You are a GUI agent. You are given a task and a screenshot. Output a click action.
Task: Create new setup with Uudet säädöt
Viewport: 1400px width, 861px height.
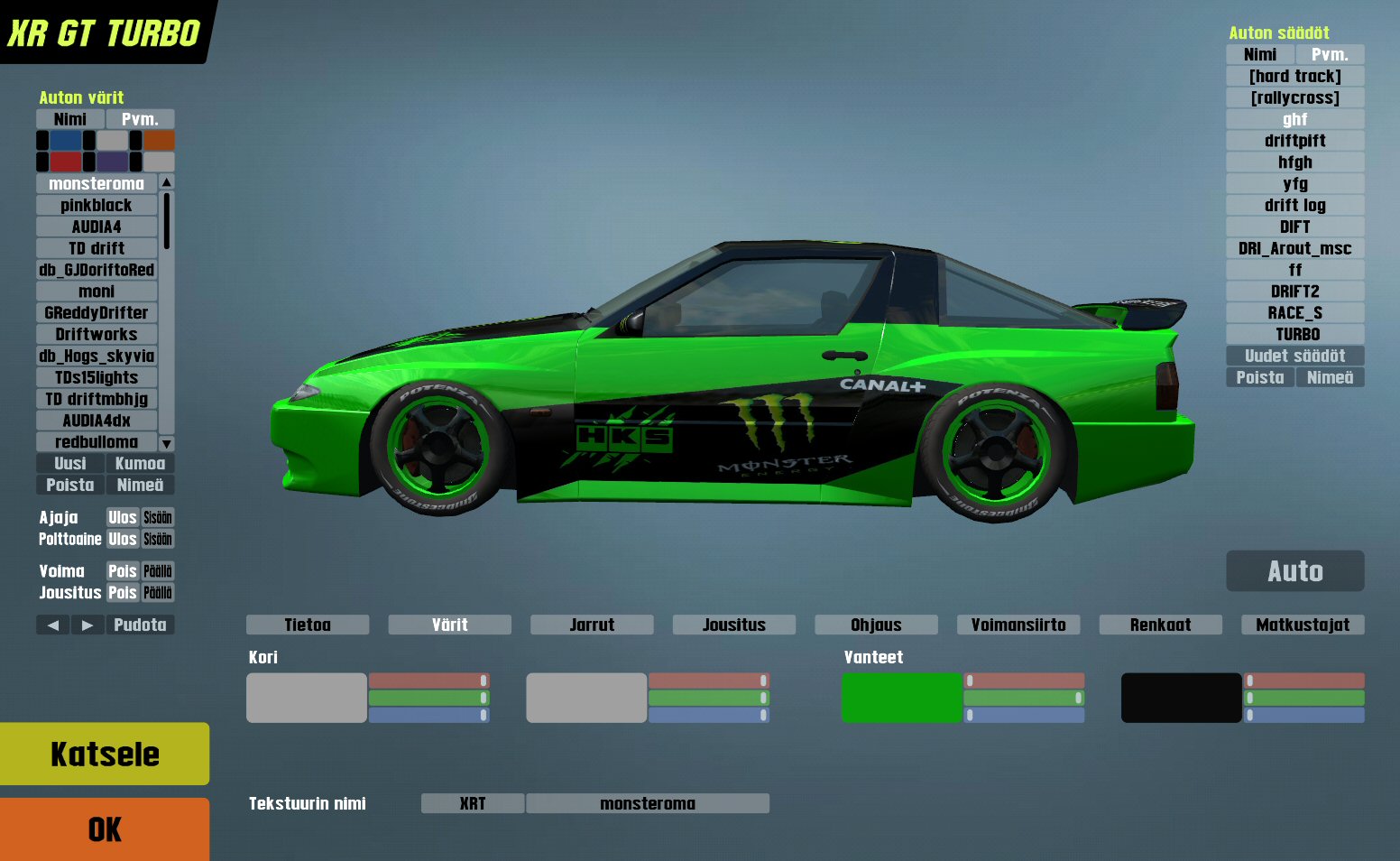point(1294,356)
